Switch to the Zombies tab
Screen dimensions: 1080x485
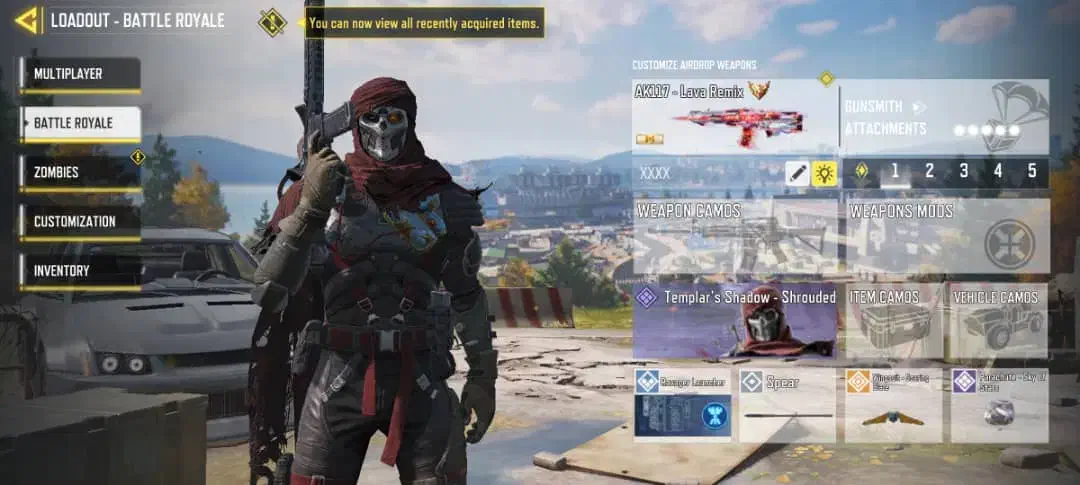[x=80, y=173]
